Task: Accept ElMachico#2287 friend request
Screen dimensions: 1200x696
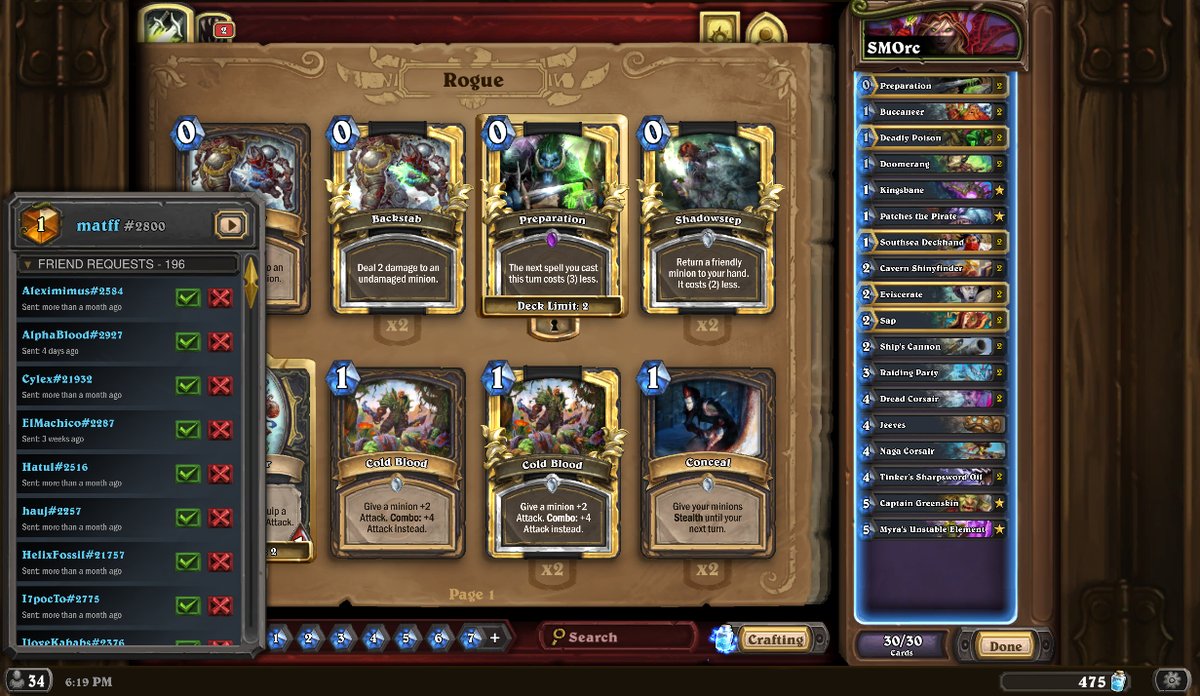Action: click(x=188, y=429)
